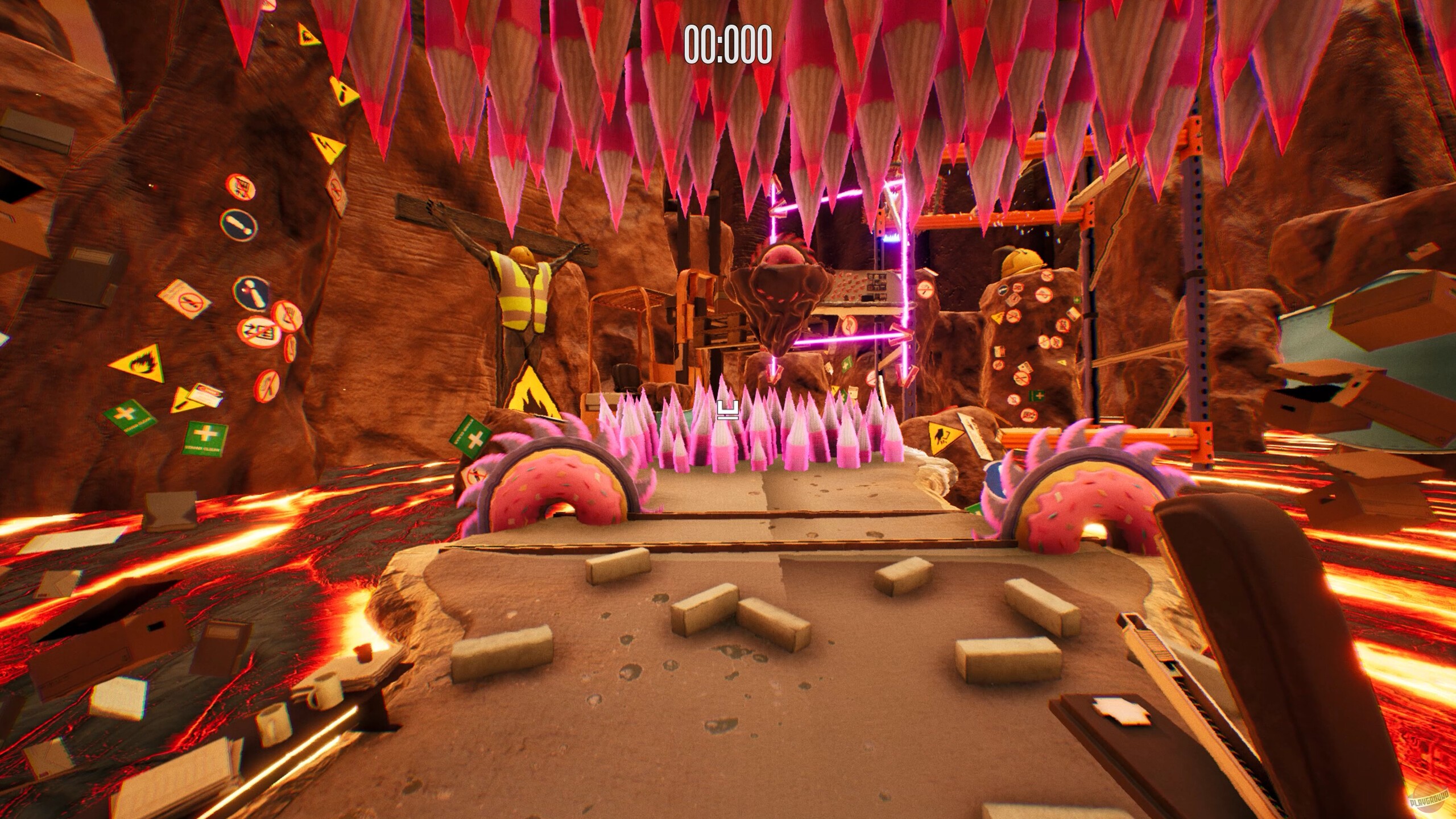The image size is (1456, 819).
Task: Click the blue information sign on the wall
Action: (250, 293)
